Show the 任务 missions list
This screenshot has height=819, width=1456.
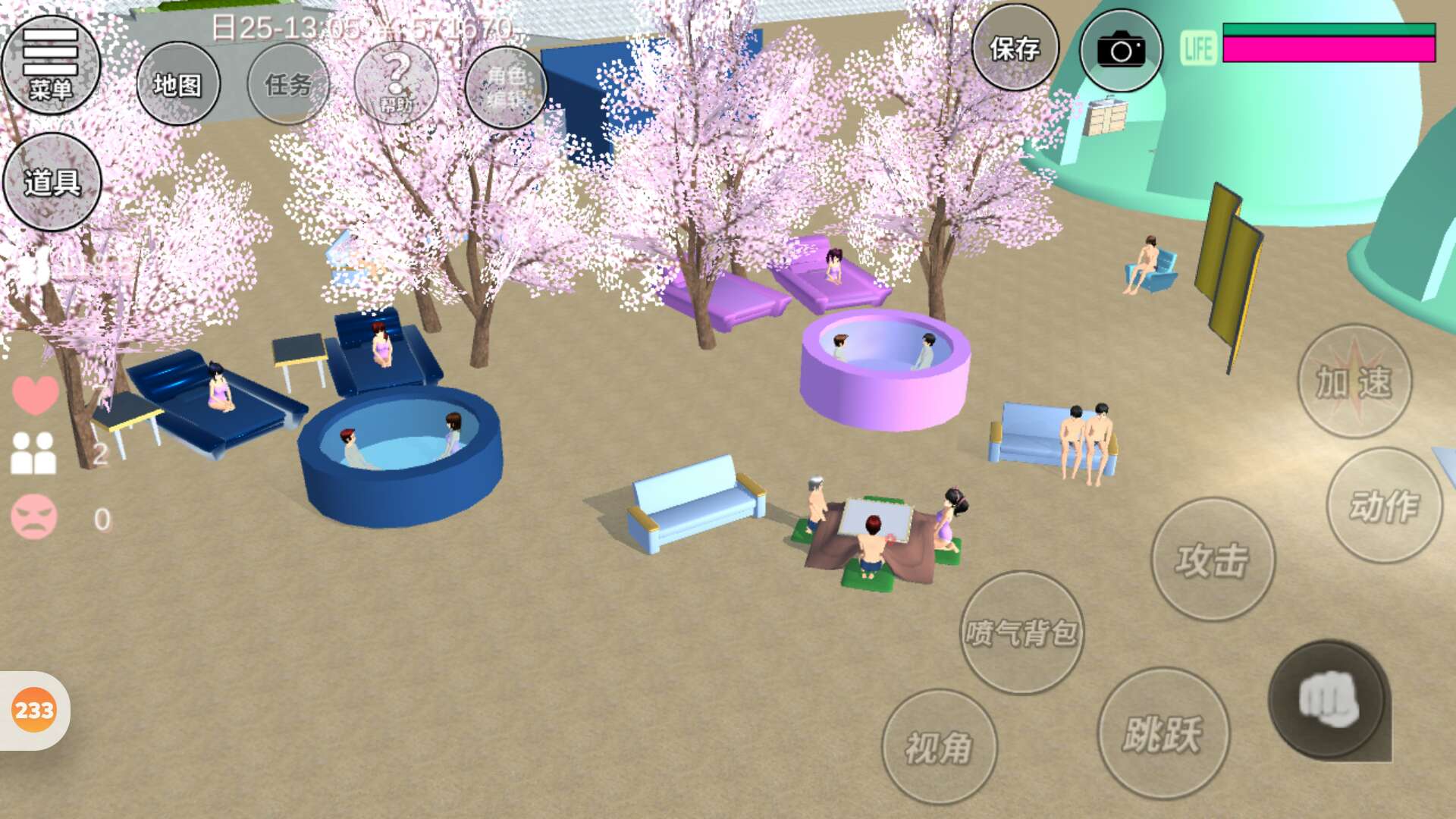[x=288, y=84]
